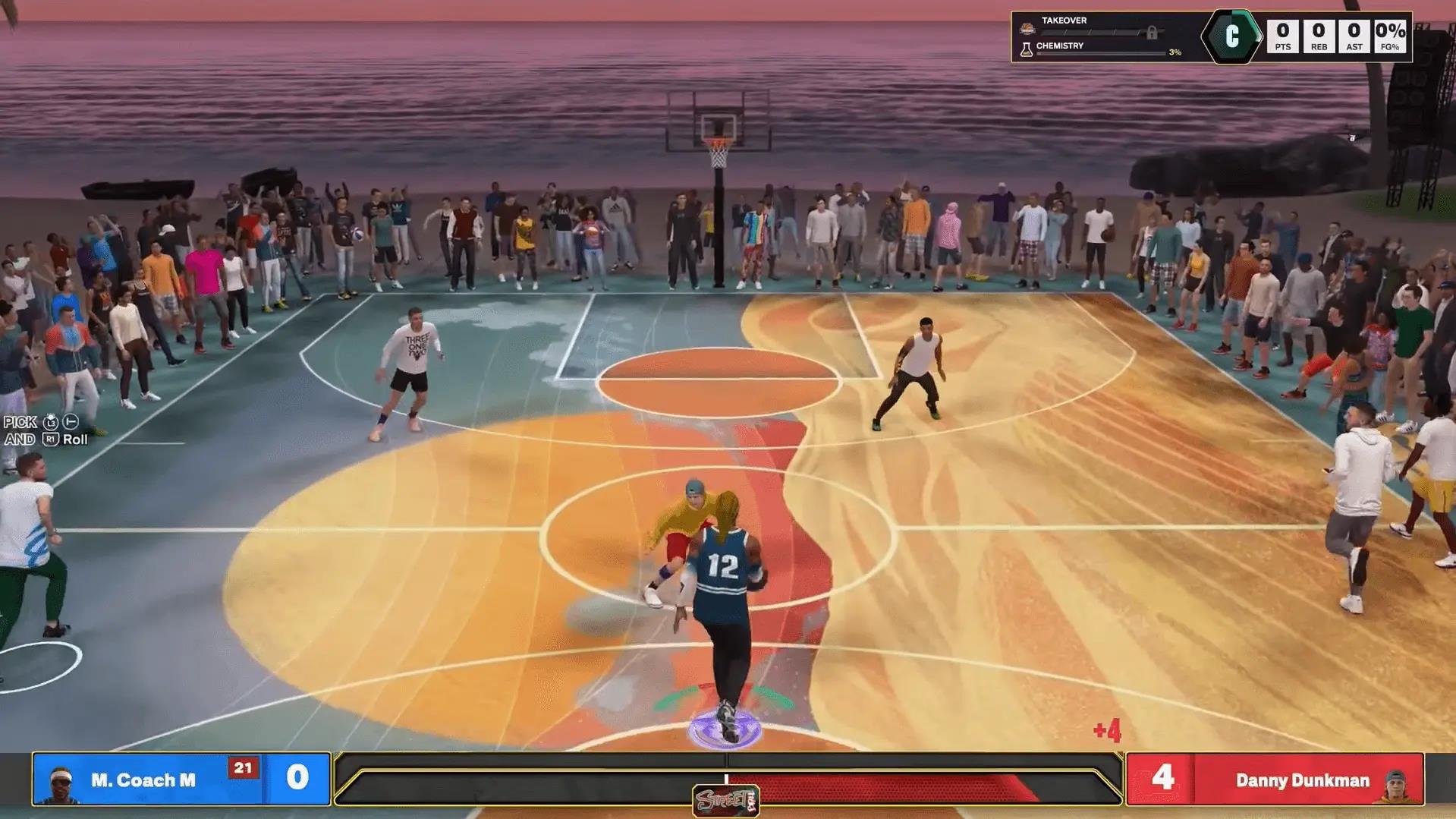Click the Takeover basketball icon
The height and width of the screenshot is (819, 1456).
(1027, 28)
